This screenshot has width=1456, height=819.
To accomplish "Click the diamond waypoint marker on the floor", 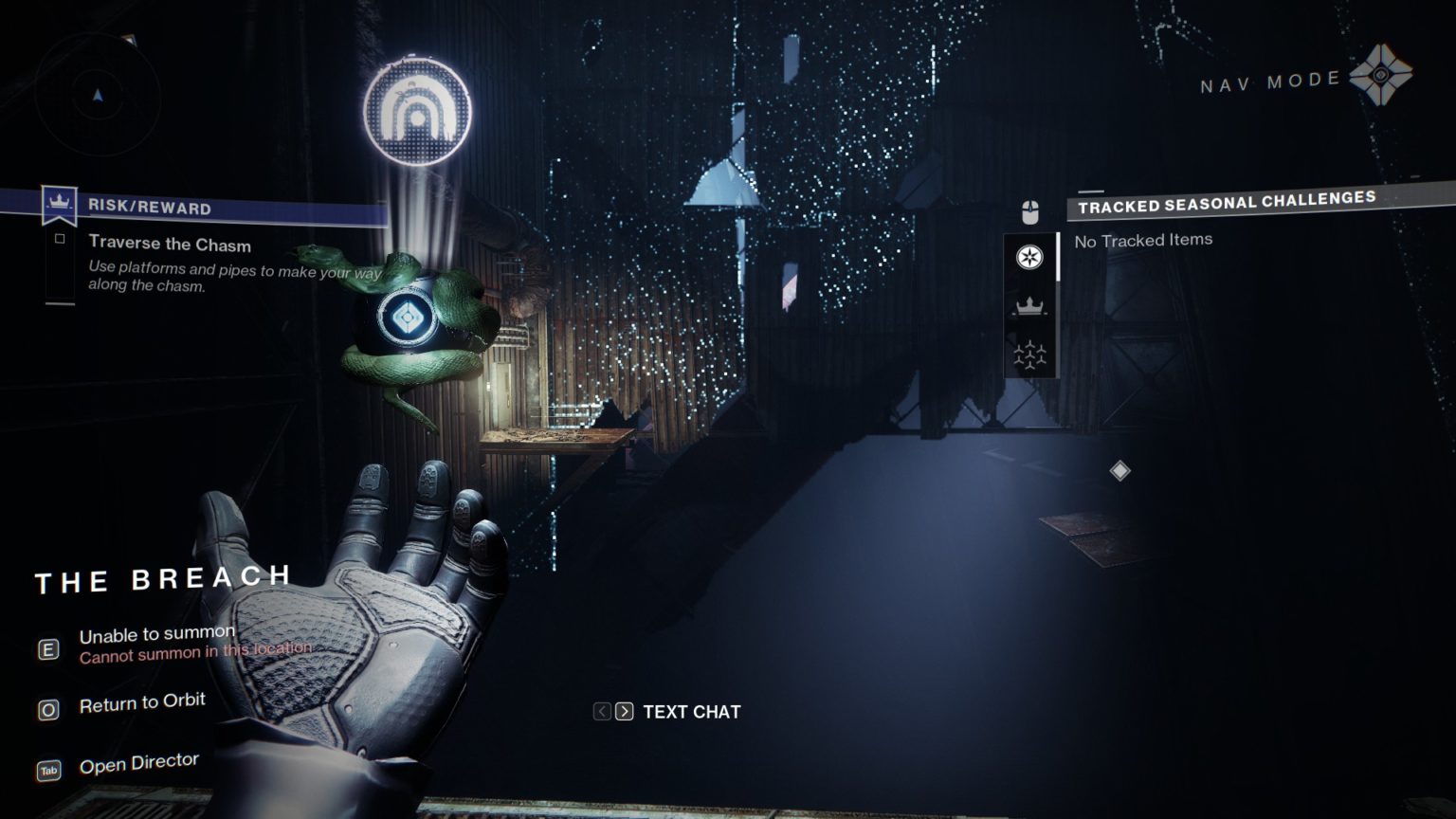I will (1121, 468).
